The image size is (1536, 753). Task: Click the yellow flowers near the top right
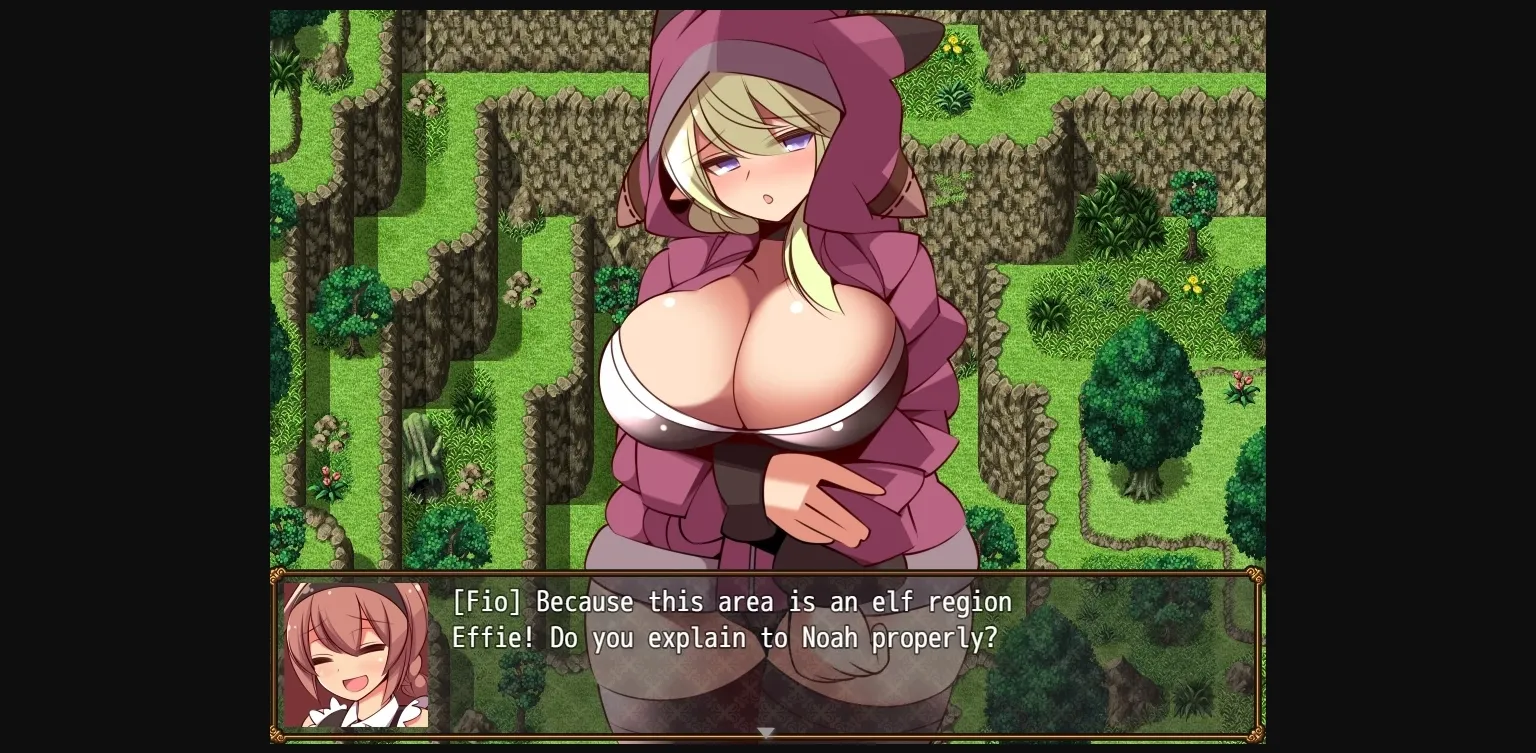coord(951,46)
